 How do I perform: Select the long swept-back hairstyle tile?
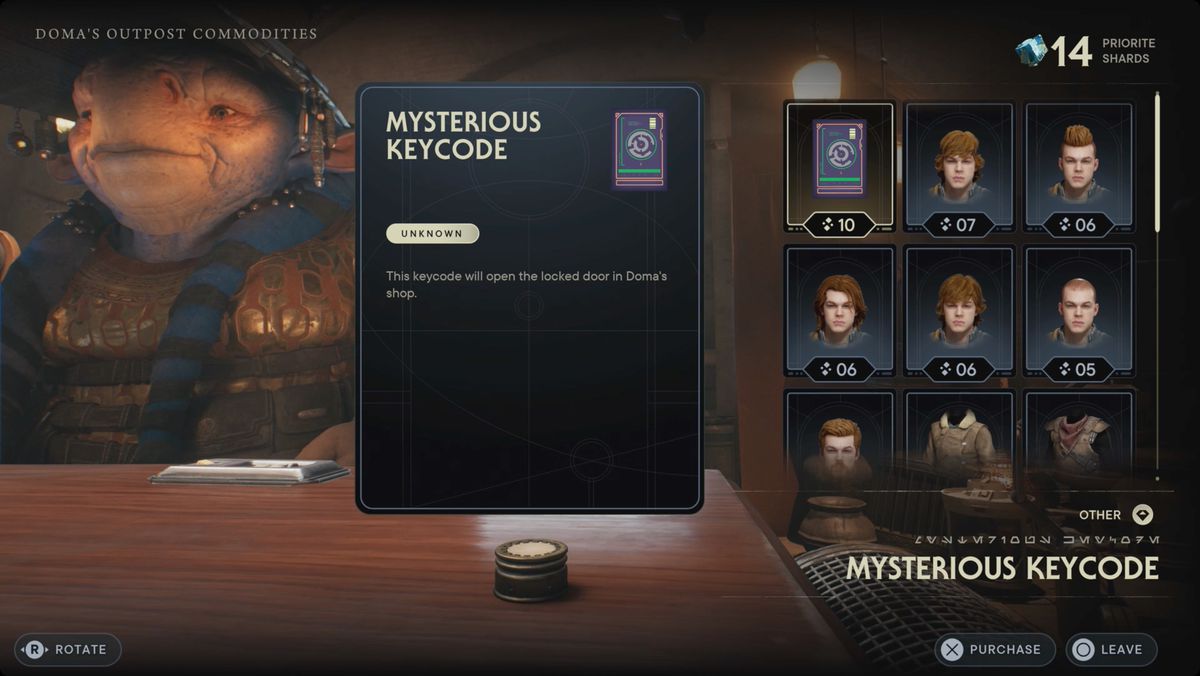[840, 312]
